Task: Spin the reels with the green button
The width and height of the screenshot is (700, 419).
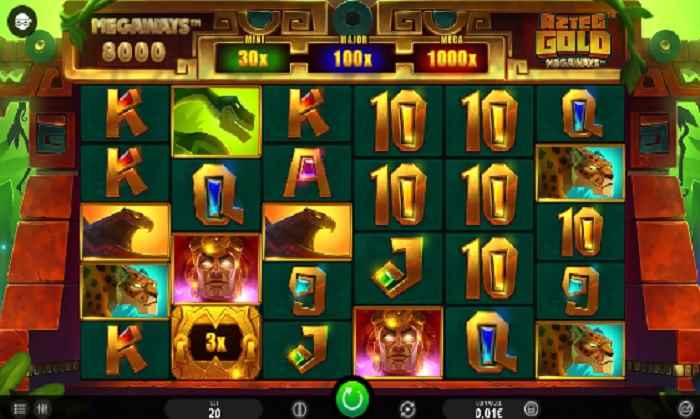Action: coord(351,400)
